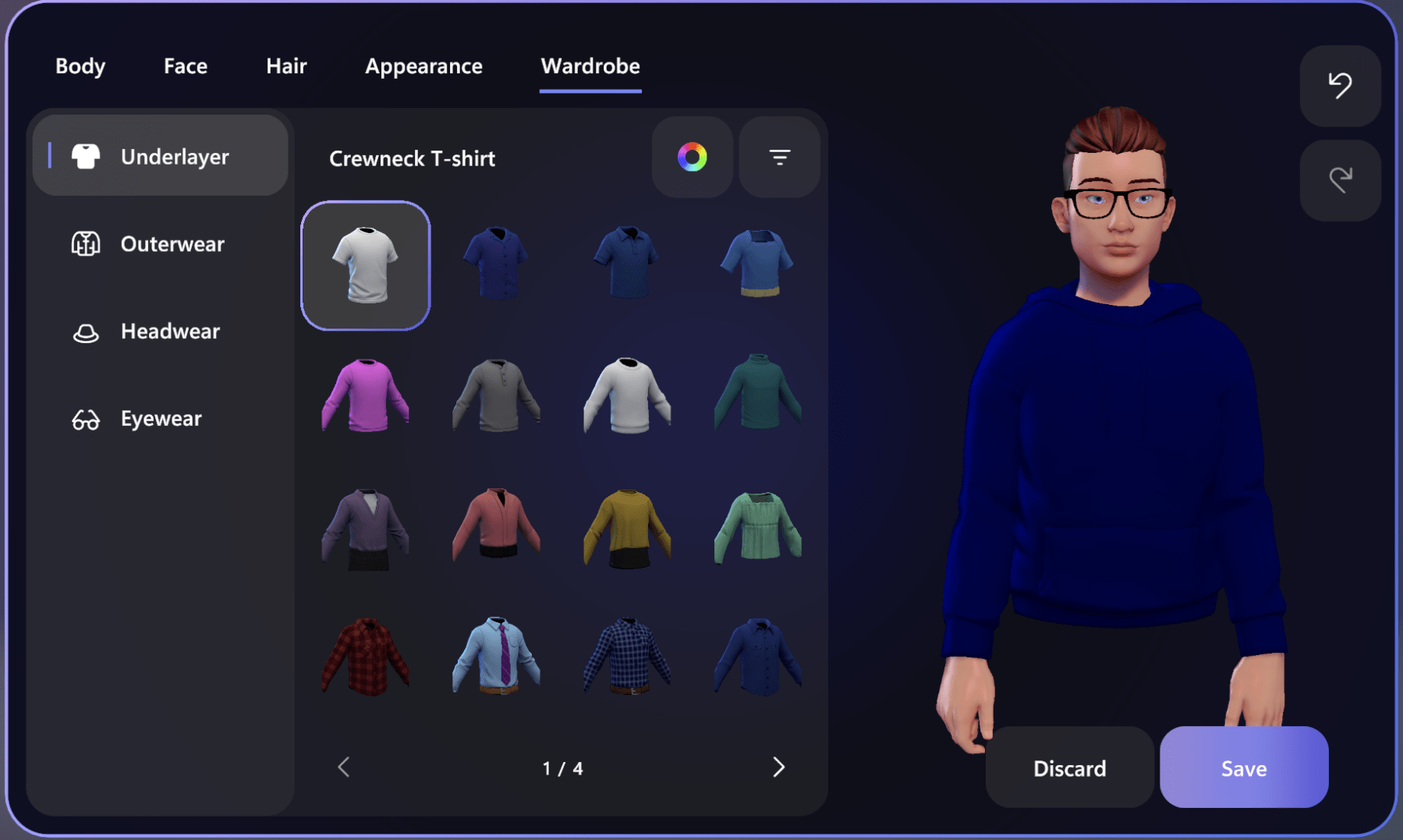Open the color wheel picker

coord(692,158)
